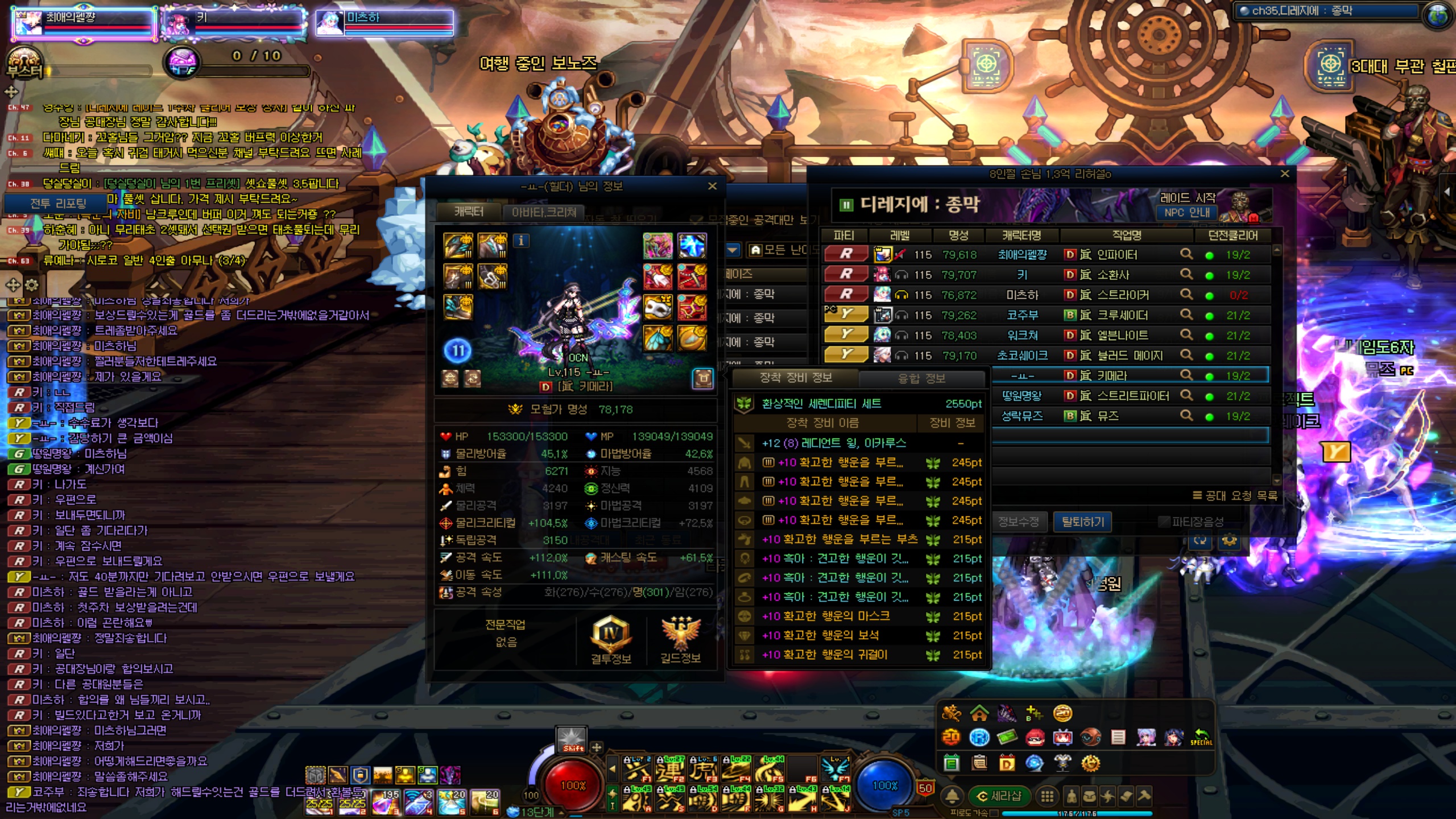
Task: Open the NPC 안내 button
Action: click(x=1186, y=213)
